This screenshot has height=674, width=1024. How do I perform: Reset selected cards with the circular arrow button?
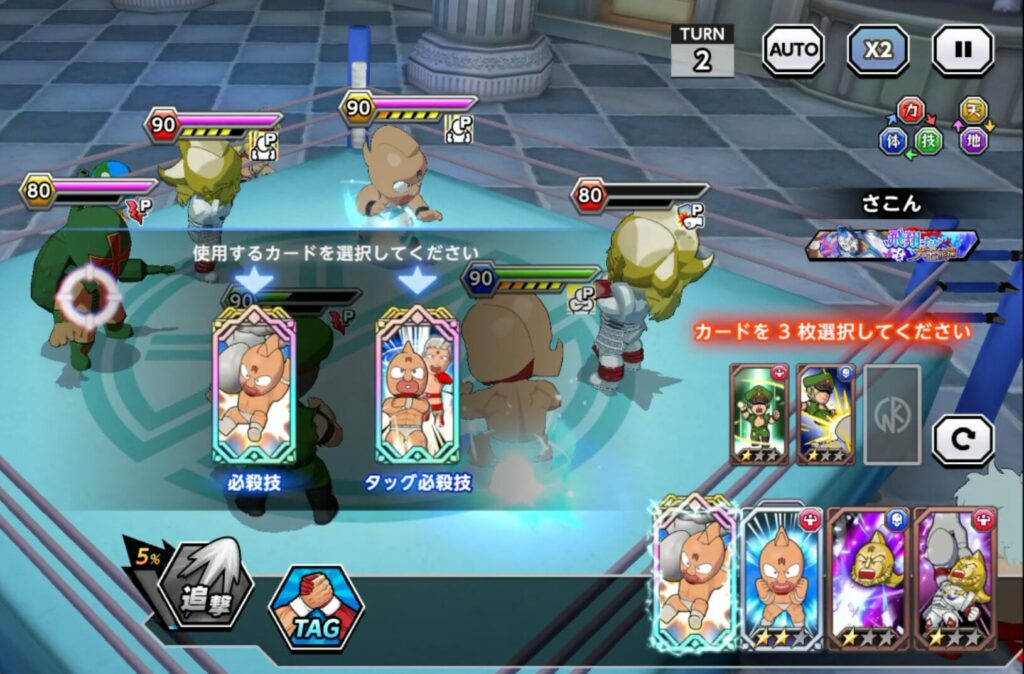tap(963, 440)
